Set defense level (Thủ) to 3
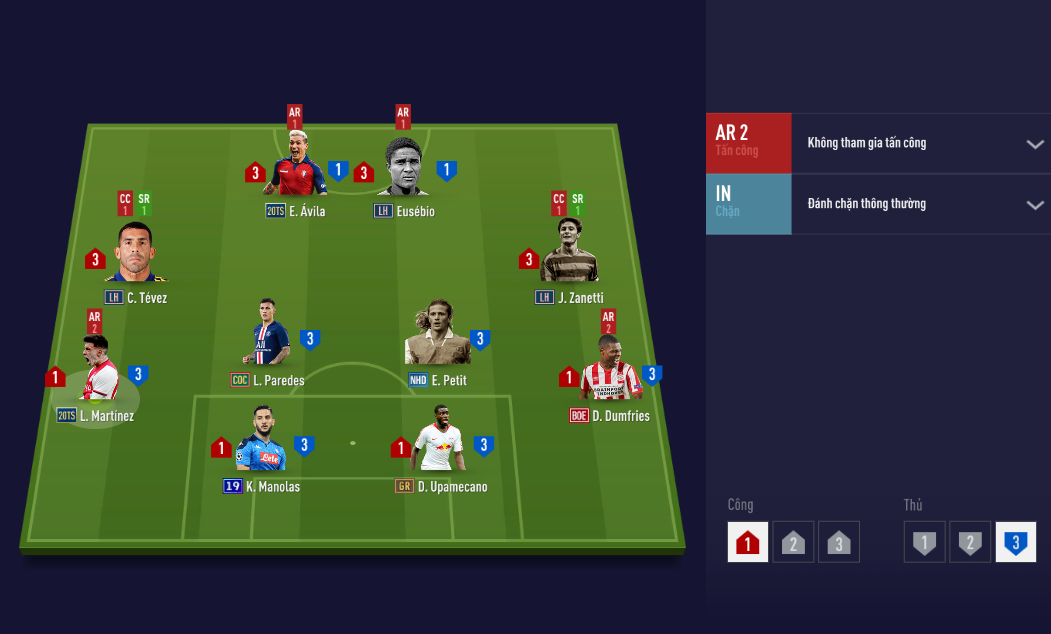 point(1015,543)
